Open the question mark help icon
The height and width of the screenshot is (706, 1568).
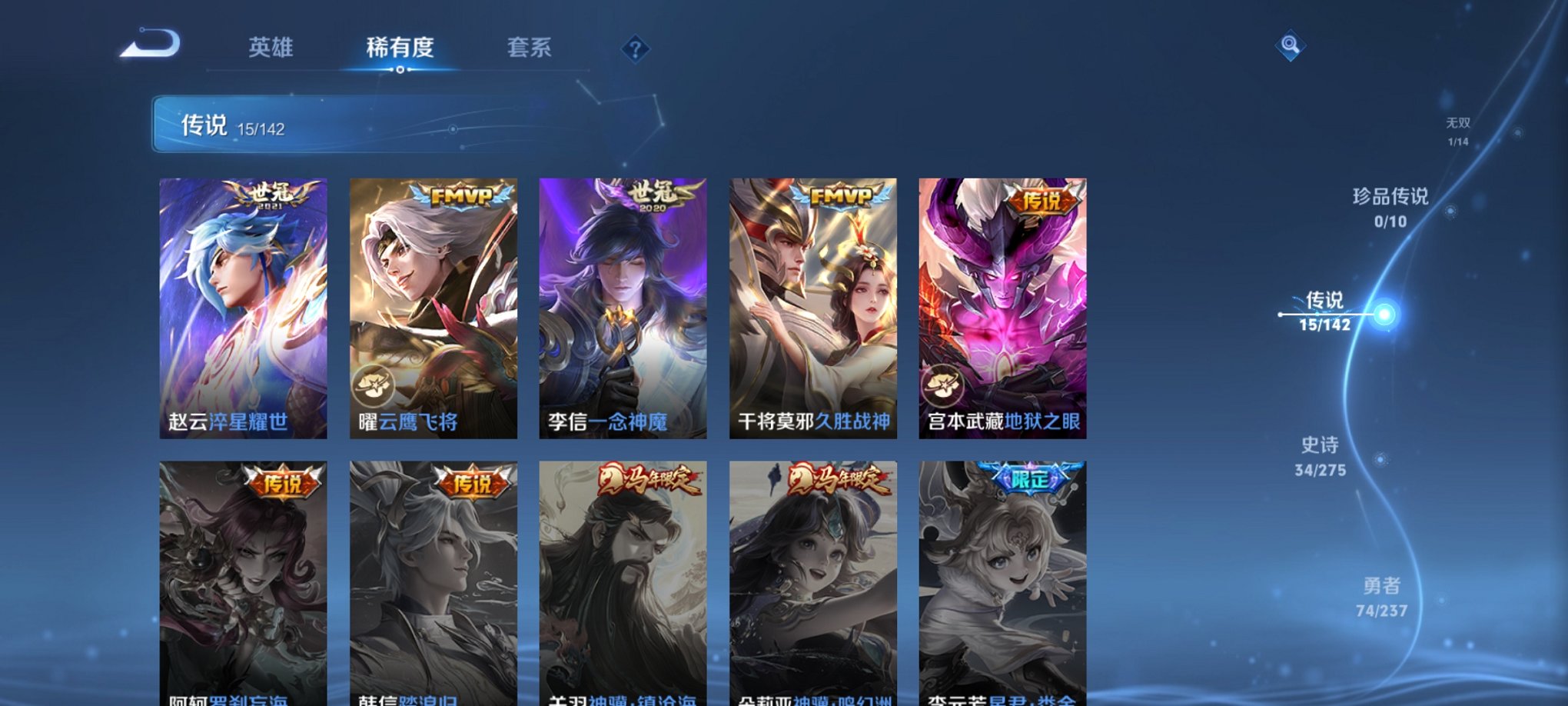point(634,48)
